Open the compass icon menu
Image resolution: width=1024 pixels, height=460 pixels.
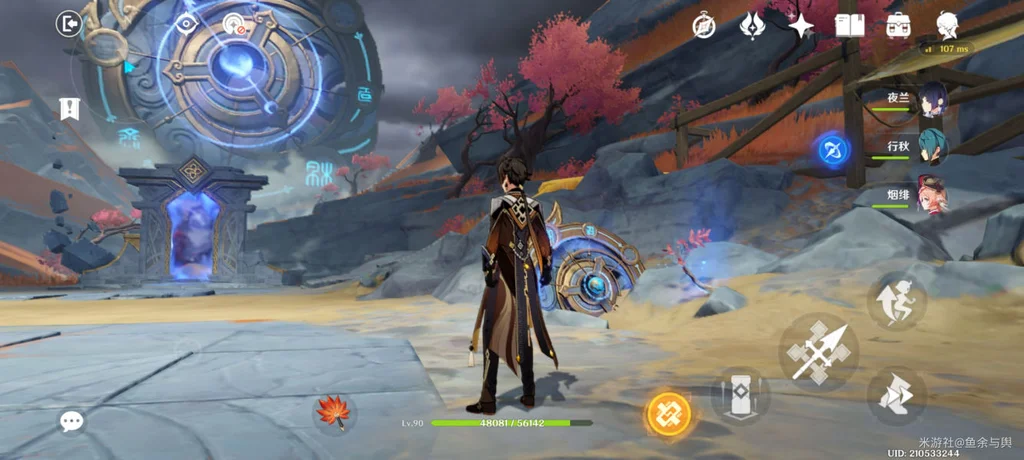[704, 27]
